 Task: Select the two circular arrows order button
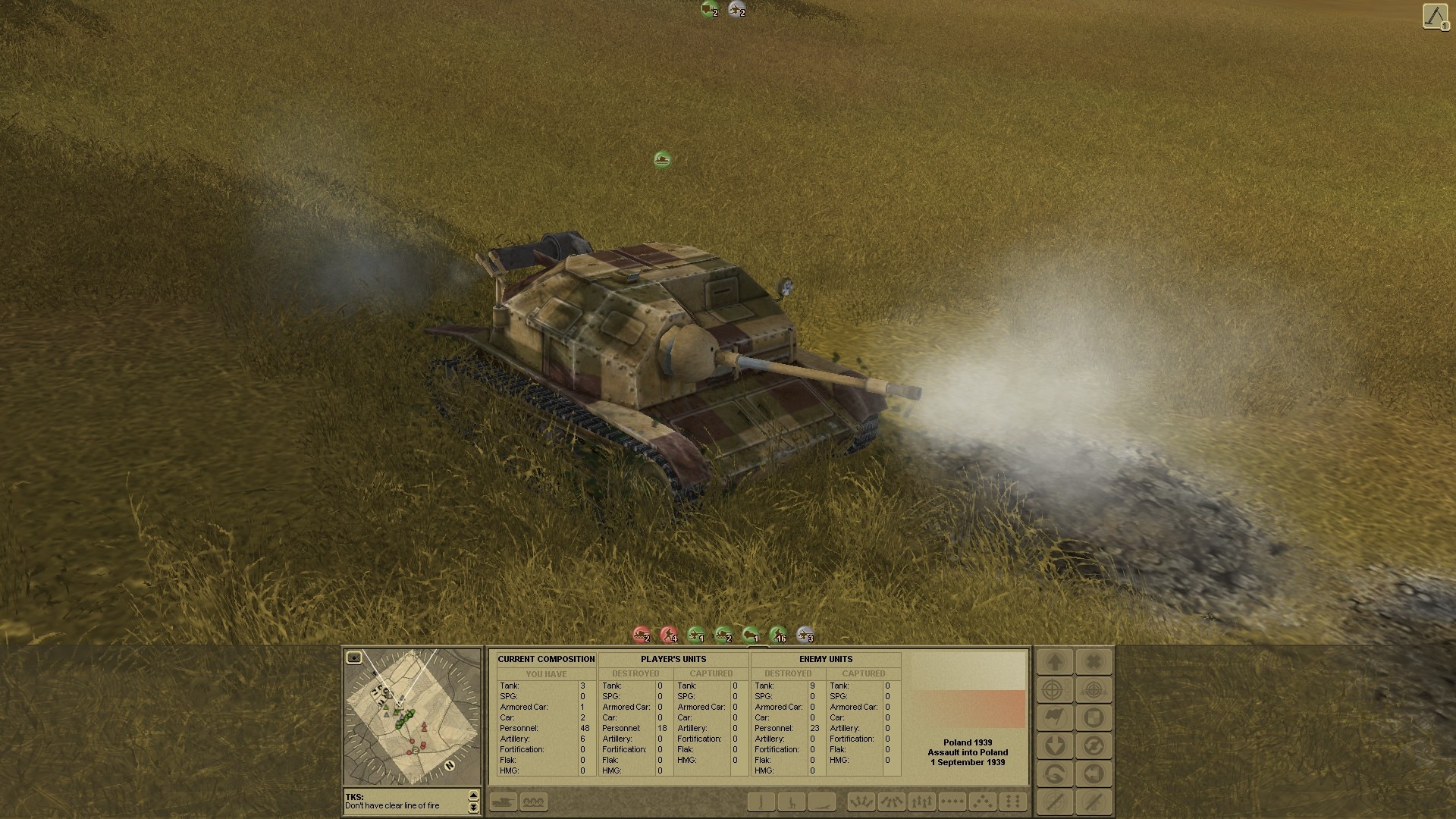(x=1094, y=746)
